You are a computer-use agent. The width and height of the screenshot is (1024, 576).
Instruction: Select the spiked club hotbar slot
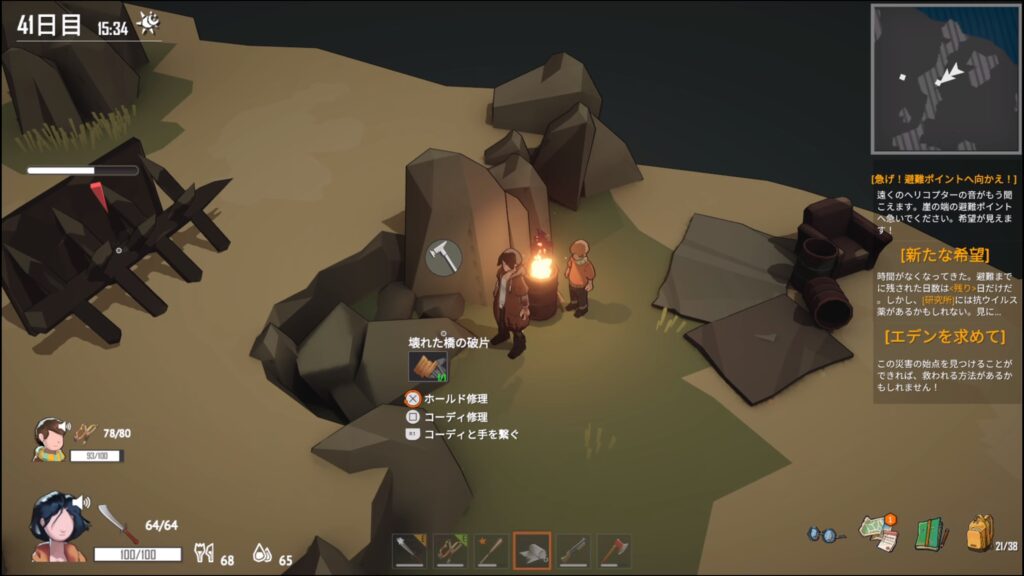(x=410, y=549)
